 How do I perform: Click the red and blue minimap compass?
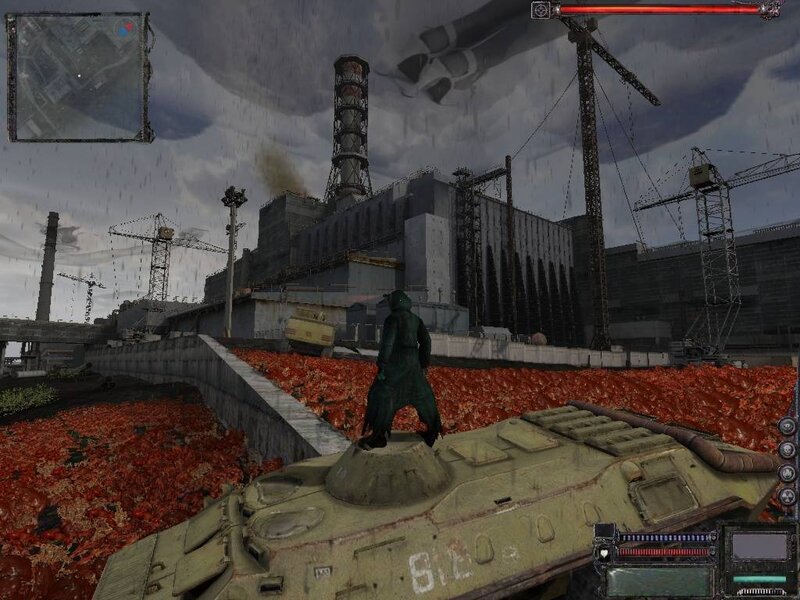click(x=126, y=27)
